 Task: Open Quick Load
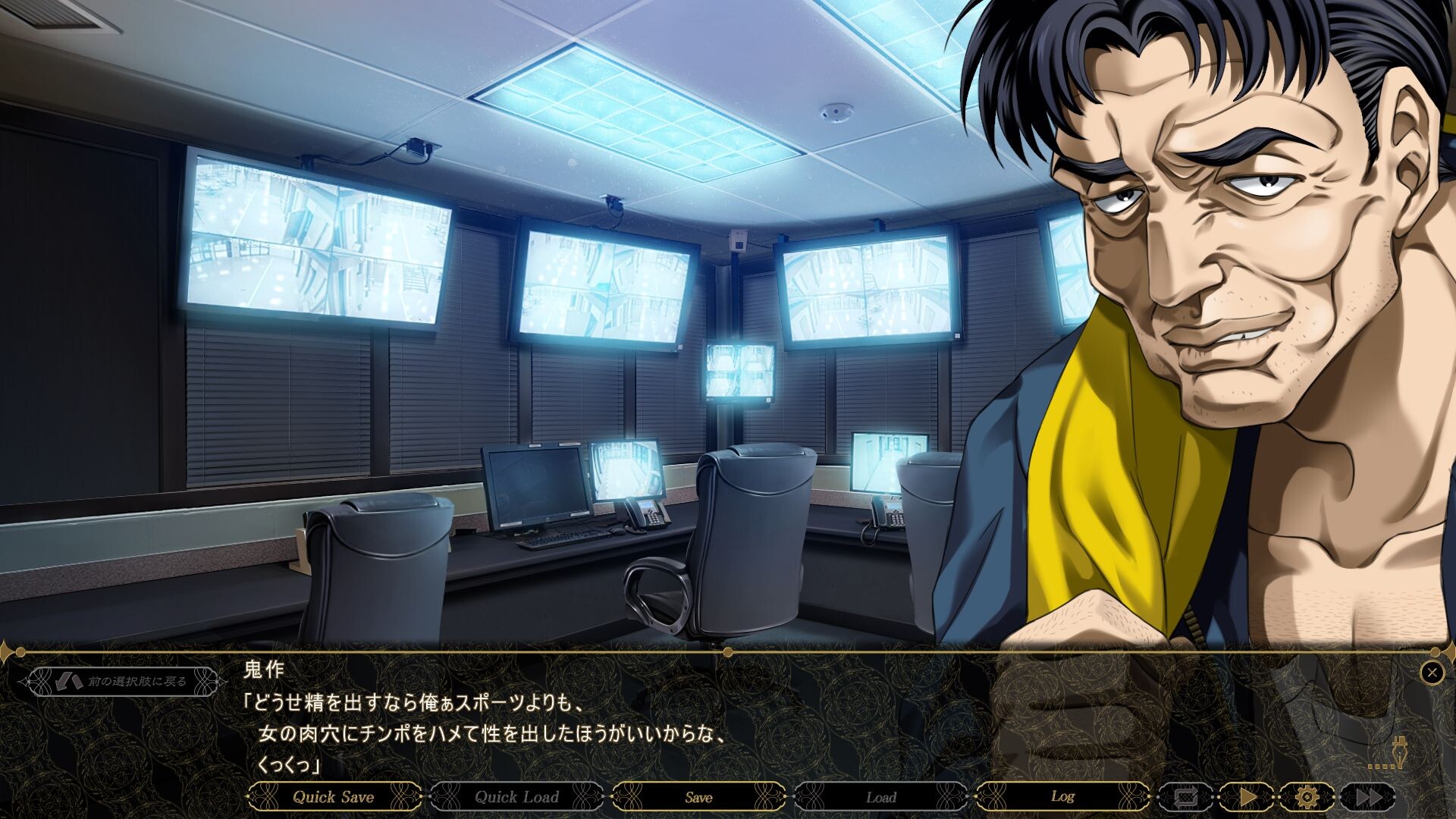(x=516, y=797)
